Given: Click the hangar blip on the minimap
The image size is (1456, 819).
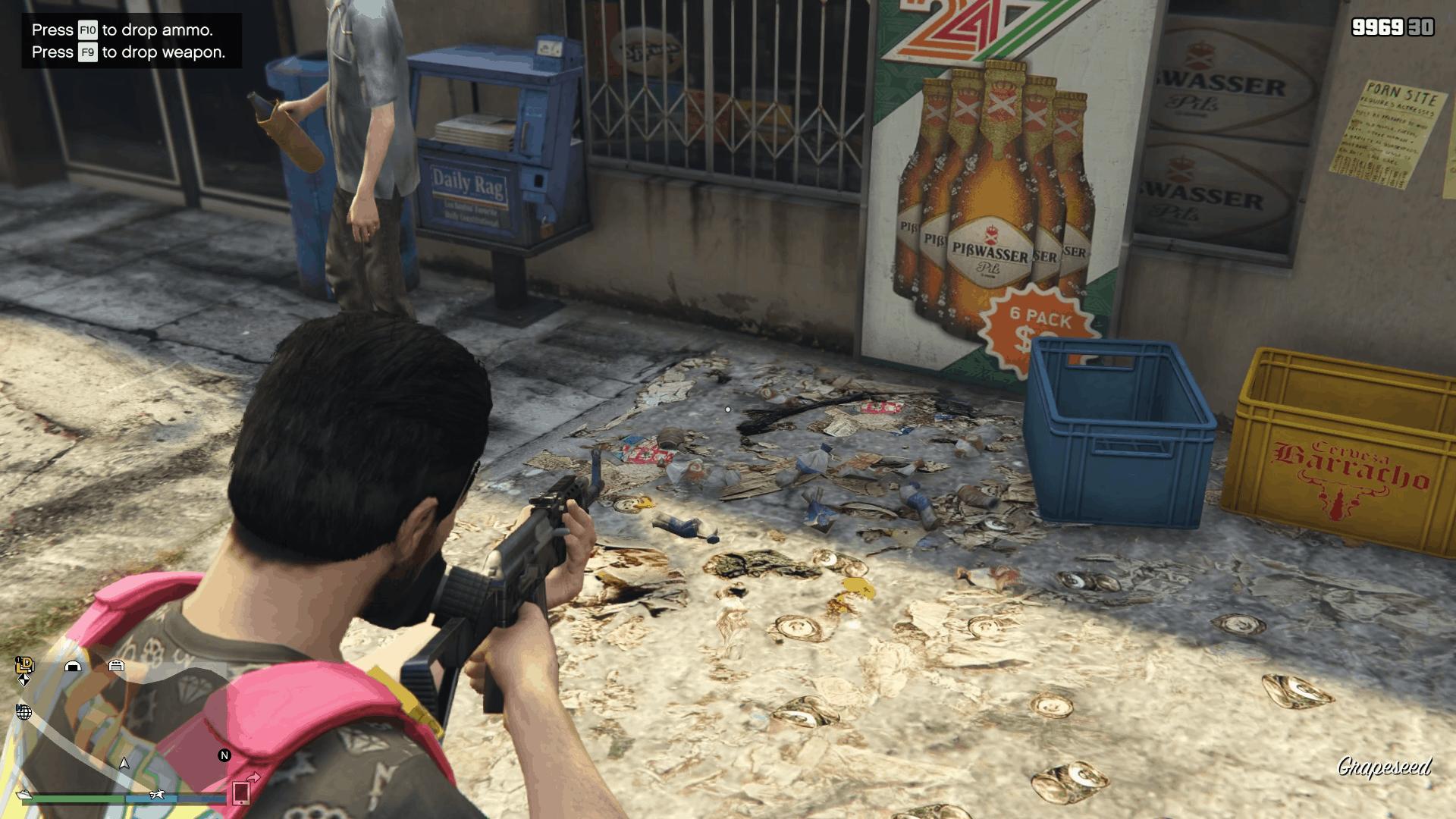Looking at the screenshot, I should pyautogui.click(x=73, y=666).
